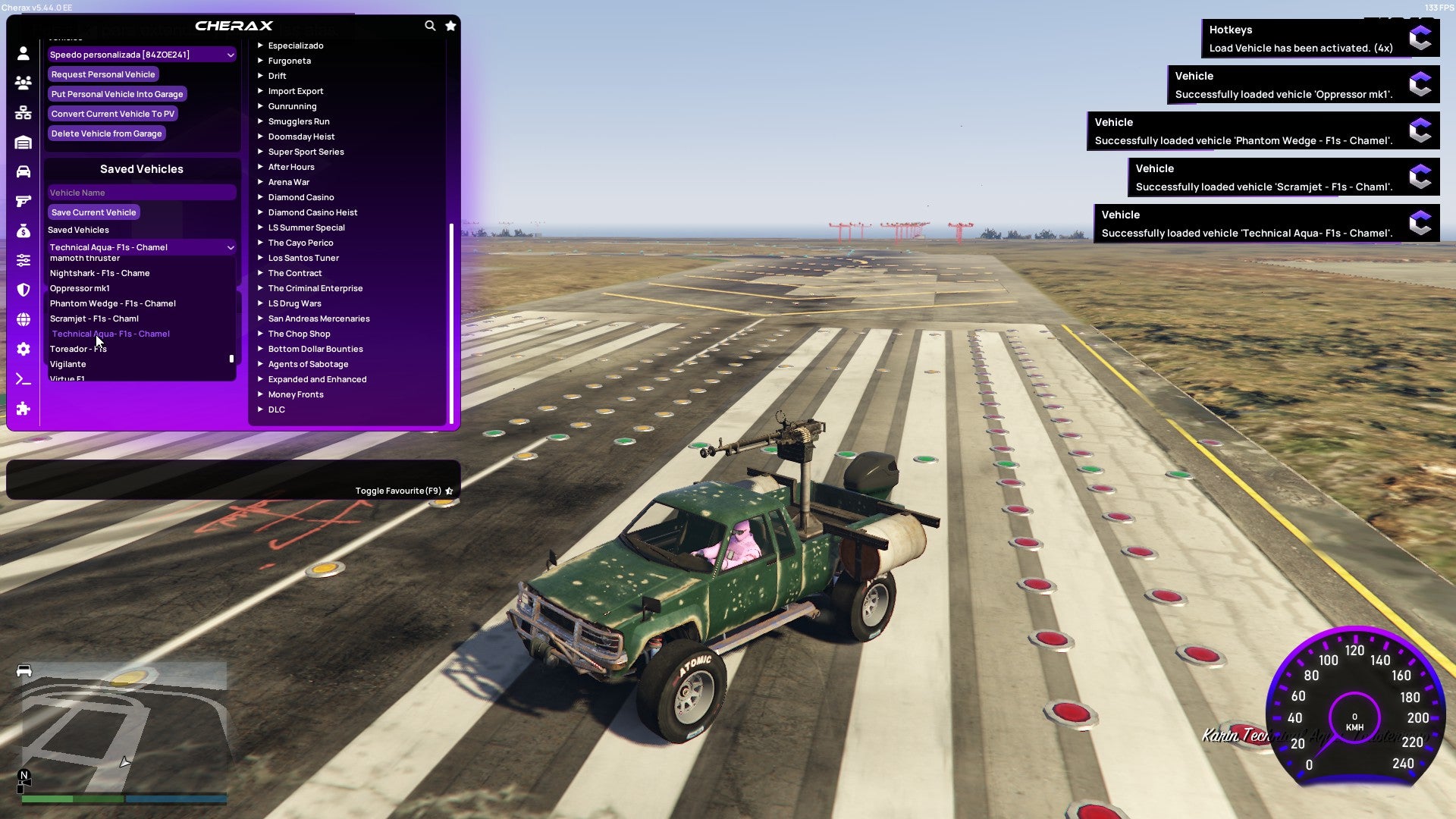Expand the Gunrunning category
Screen dimensions: 1456x819
(x=293, y=105)
